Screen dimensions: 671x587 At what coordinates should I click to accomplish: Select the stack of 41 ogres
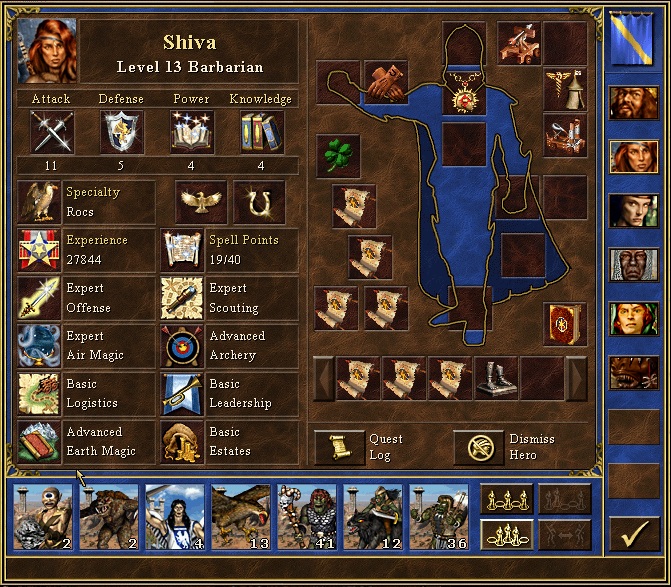(x=308, y=517)
